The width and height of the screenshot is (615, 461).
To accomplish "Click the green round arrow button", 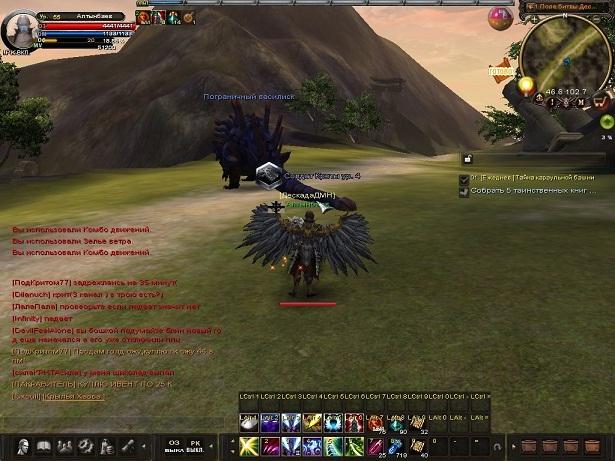I will (x=607, y=119).
